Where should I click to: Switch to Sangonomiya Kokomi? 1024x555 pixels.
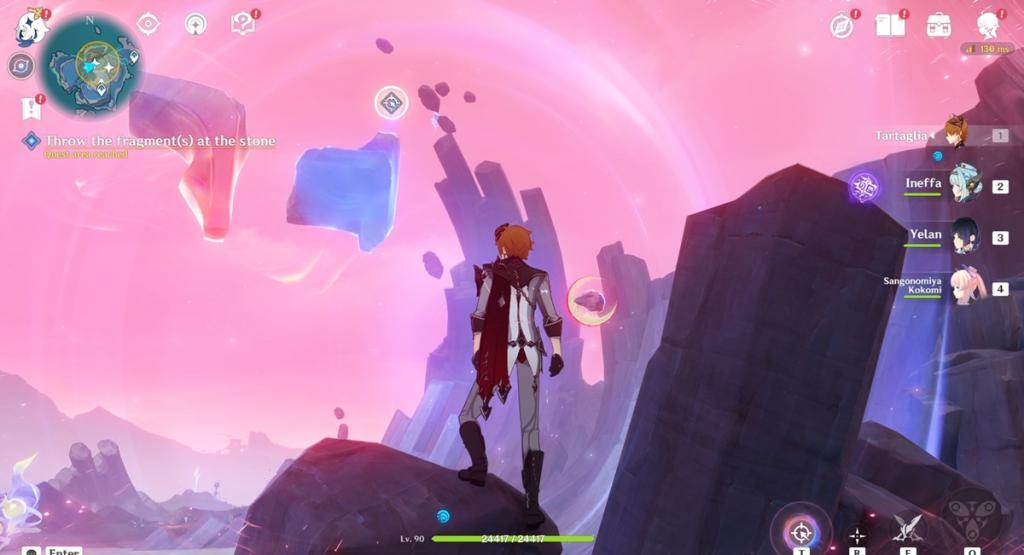pyautogui.click(x=965, y=286)
